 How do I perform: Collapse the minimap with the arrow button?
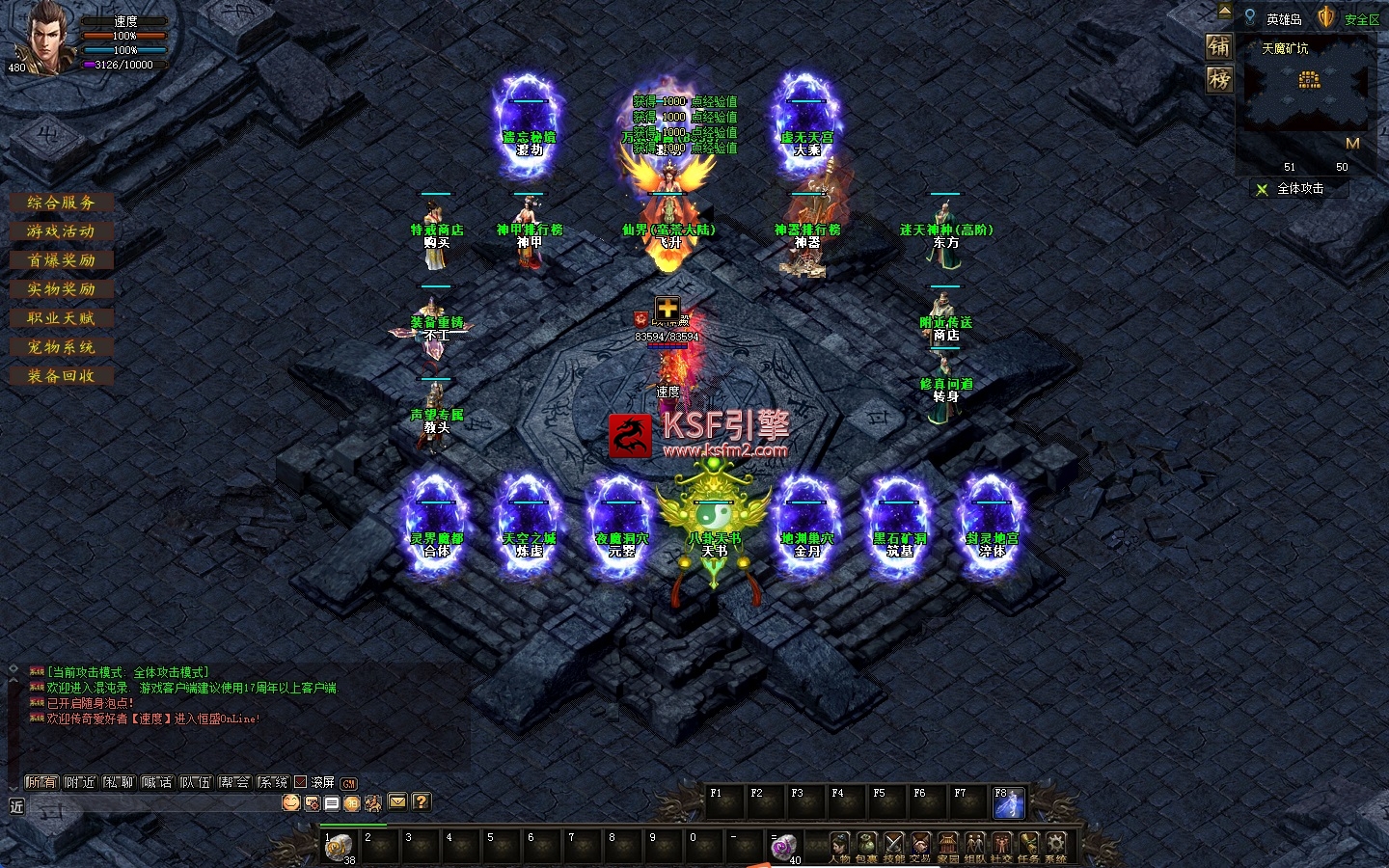pos(1225,13)
